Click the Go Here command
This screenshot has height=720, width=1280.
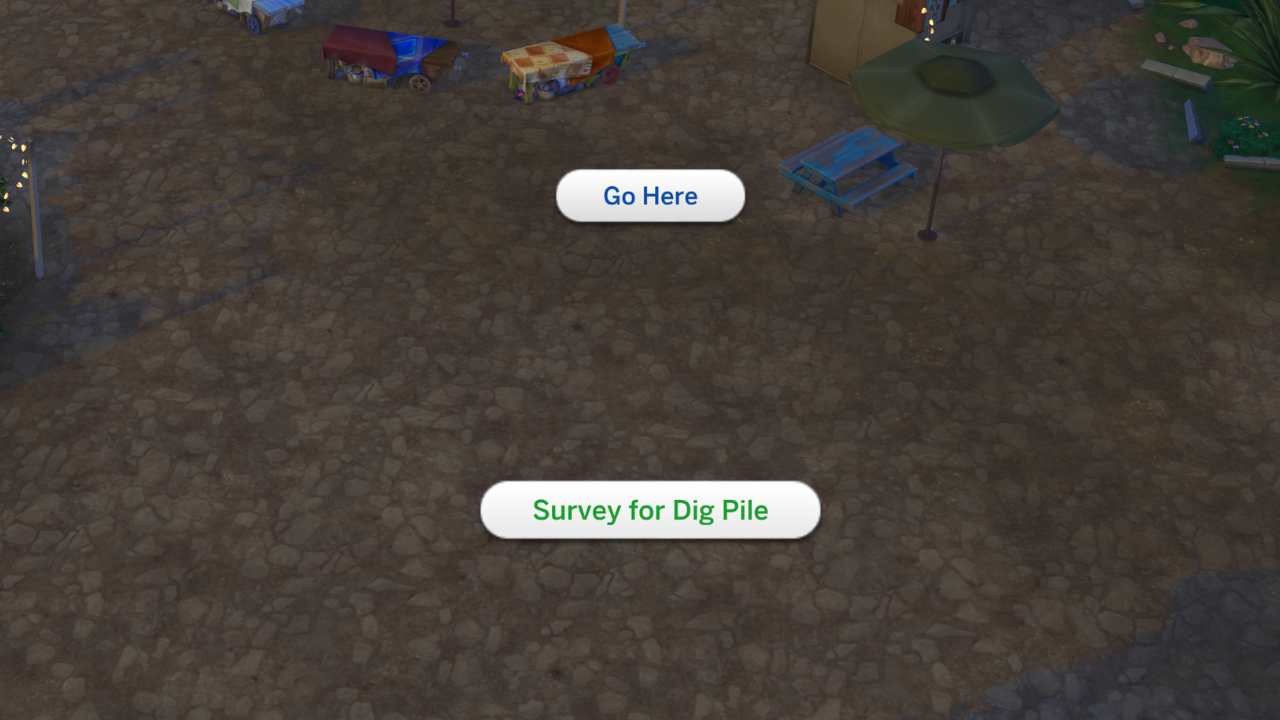tap(650, 196)
